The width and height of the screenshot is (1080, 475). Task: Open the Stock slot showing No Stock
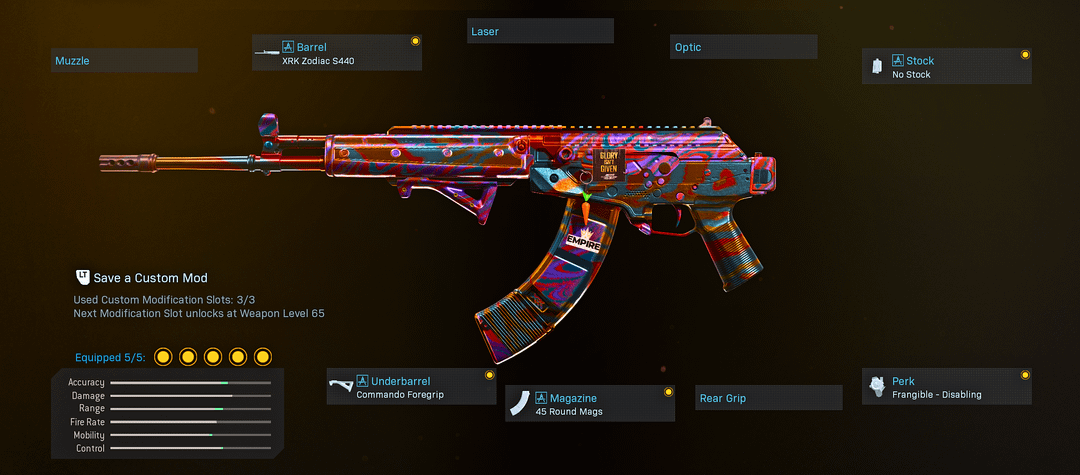pos(947,67)
